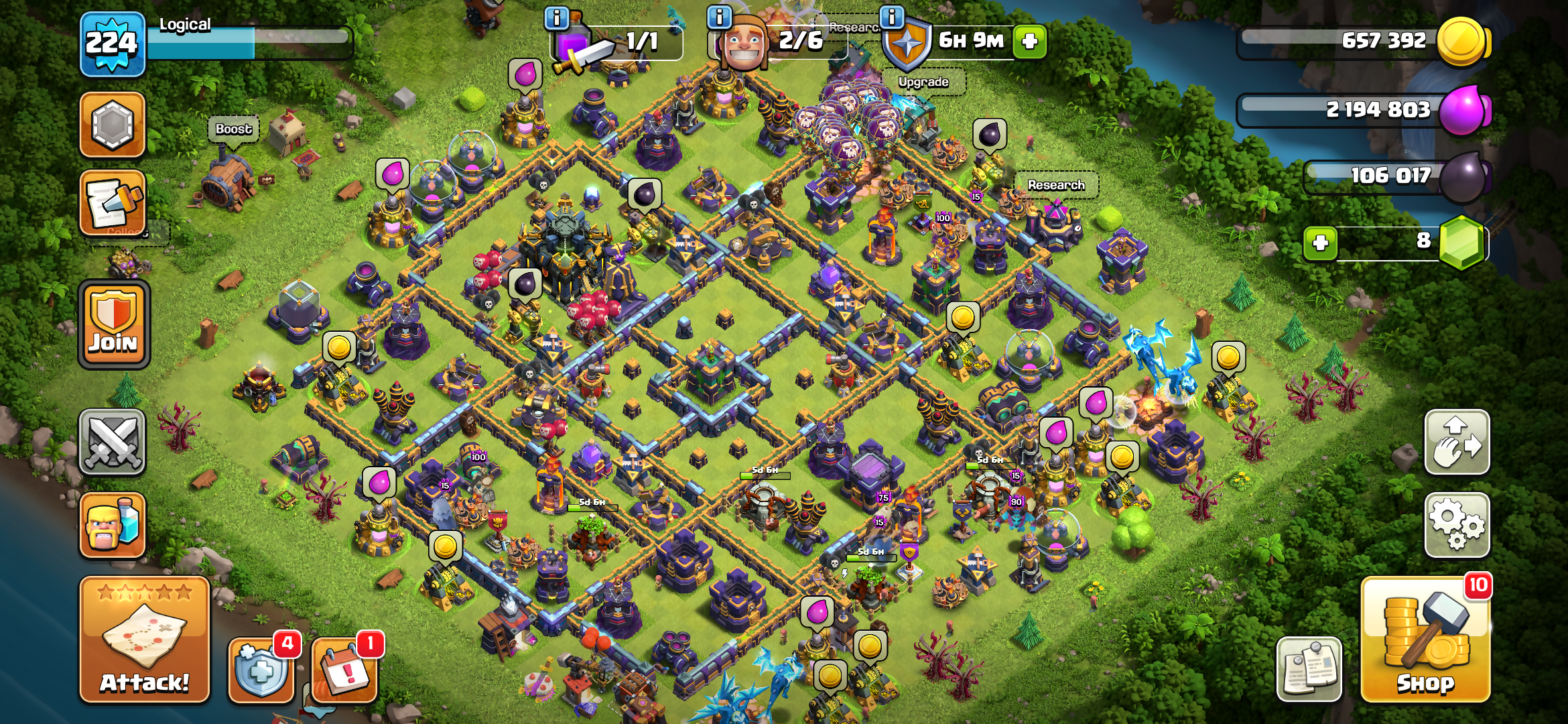1568x724 pixels.
Task: Open the hexagon league badge button
Action: pyautogui.click(x=113, y=125)
